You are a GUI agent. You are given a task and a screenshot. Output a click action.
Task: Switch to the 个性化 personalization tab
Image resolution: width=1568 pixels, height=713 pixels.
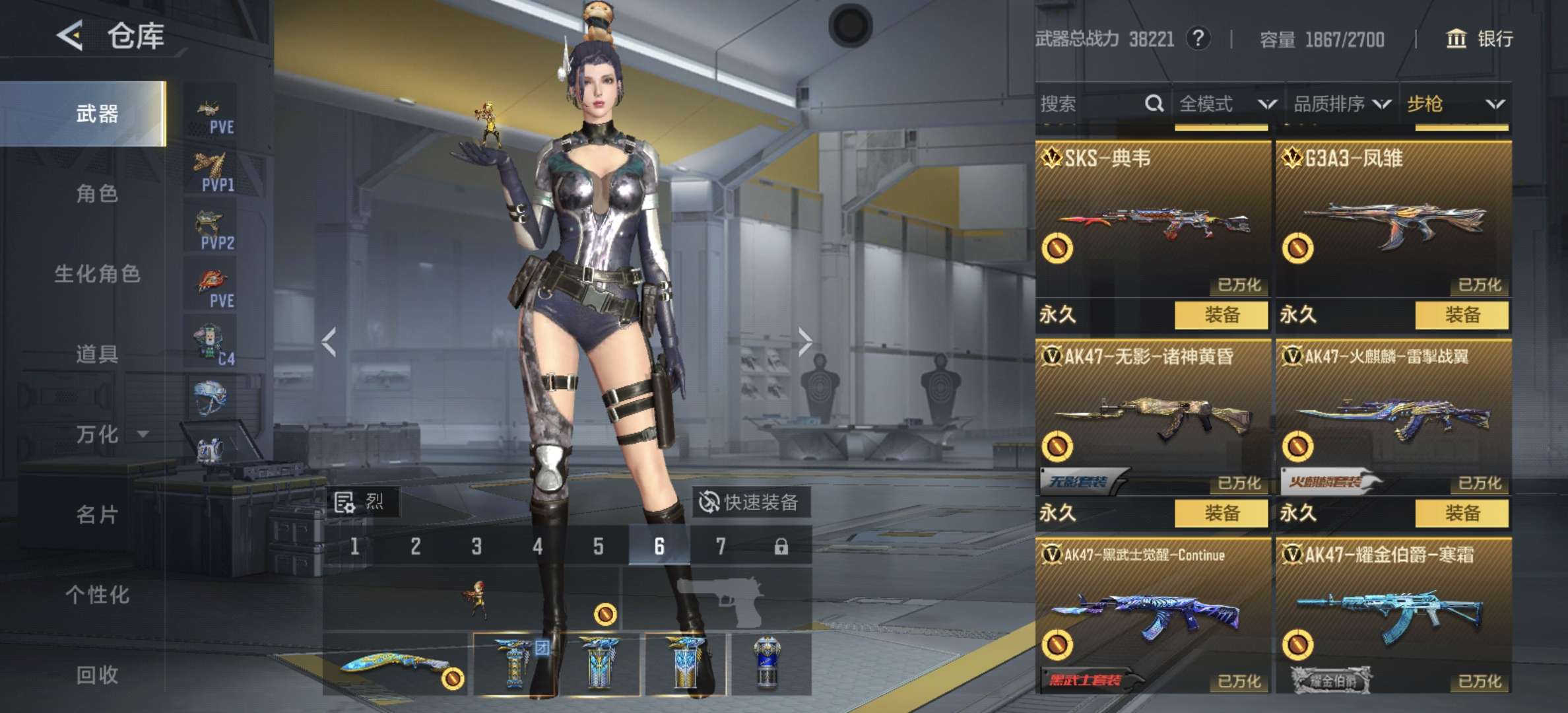point(97,595)
